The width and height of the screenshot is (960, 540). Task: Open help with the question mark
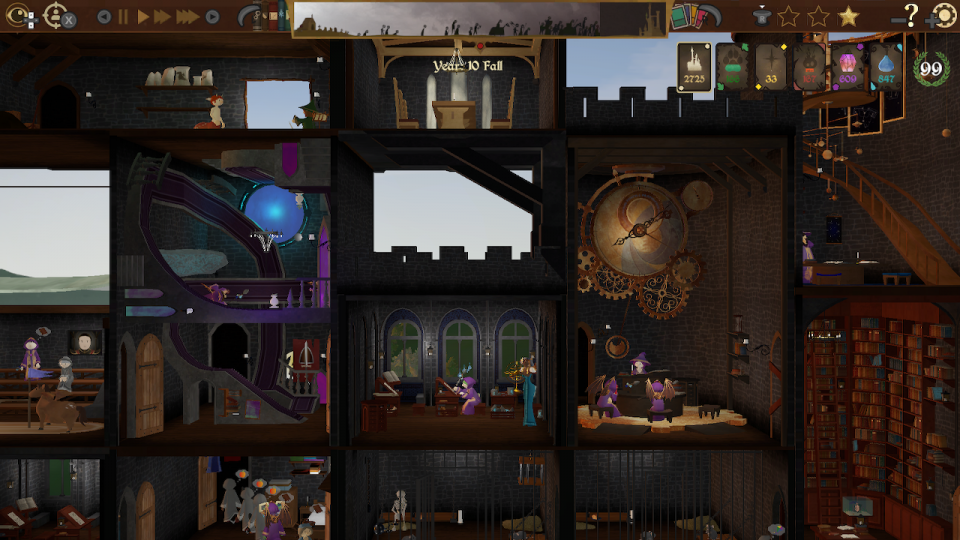tap(910, 15)
